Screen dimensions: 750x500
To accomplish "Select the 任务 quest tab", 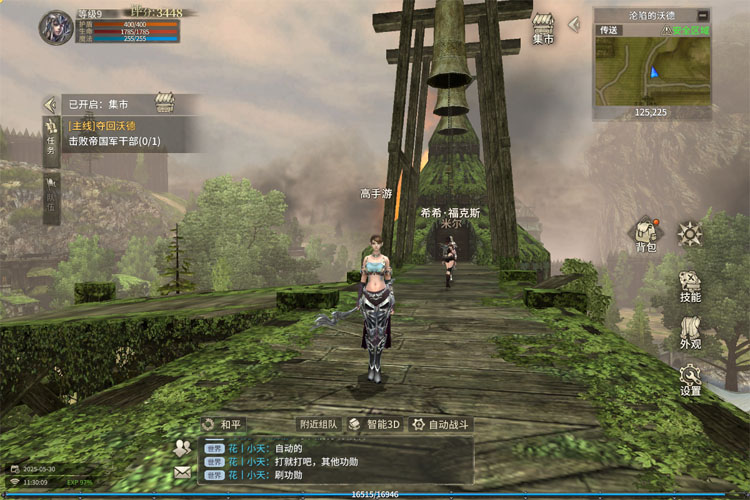I will click(x=51, y=140).
